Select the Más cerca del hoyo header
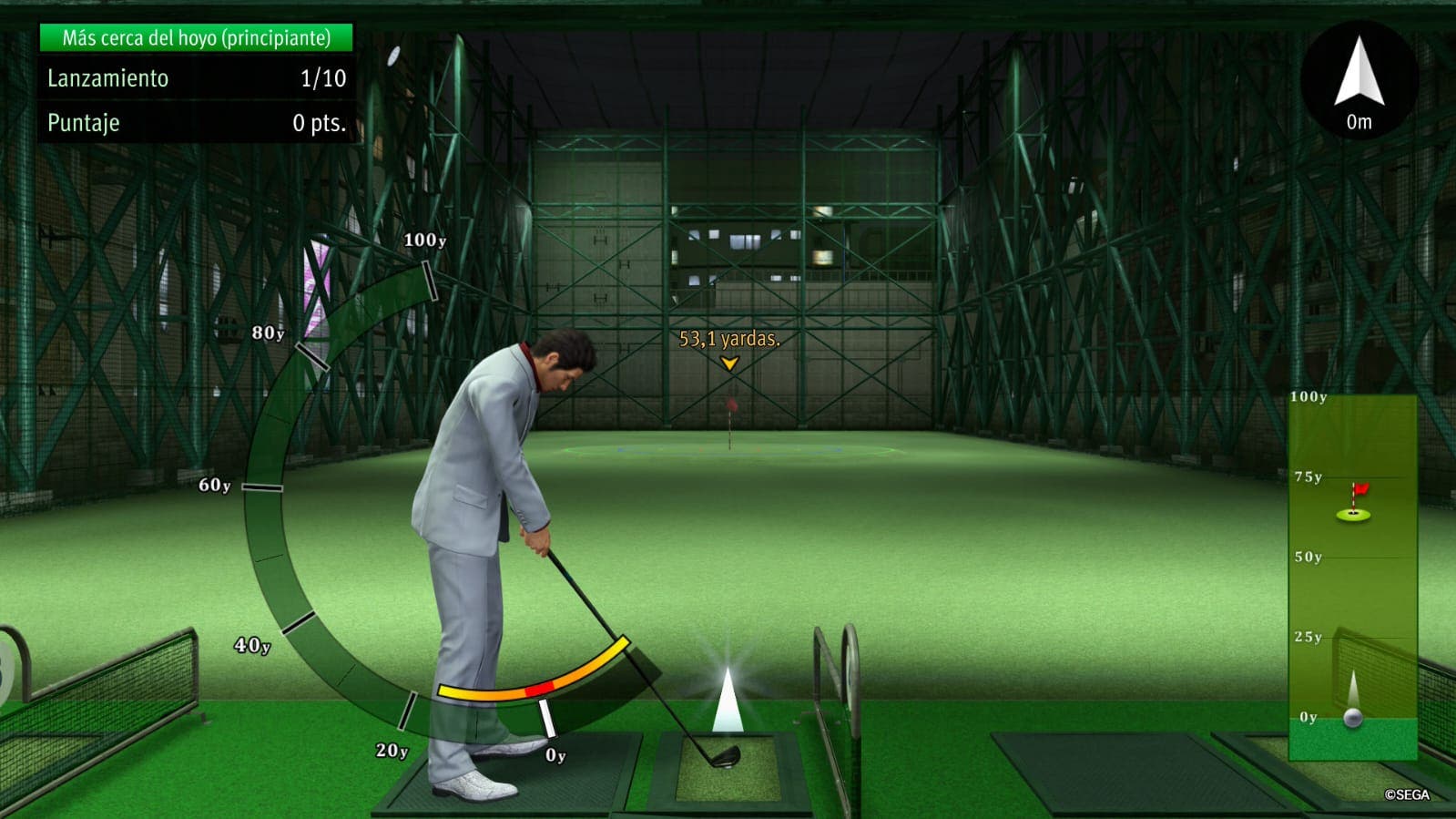 coord(195,39)
